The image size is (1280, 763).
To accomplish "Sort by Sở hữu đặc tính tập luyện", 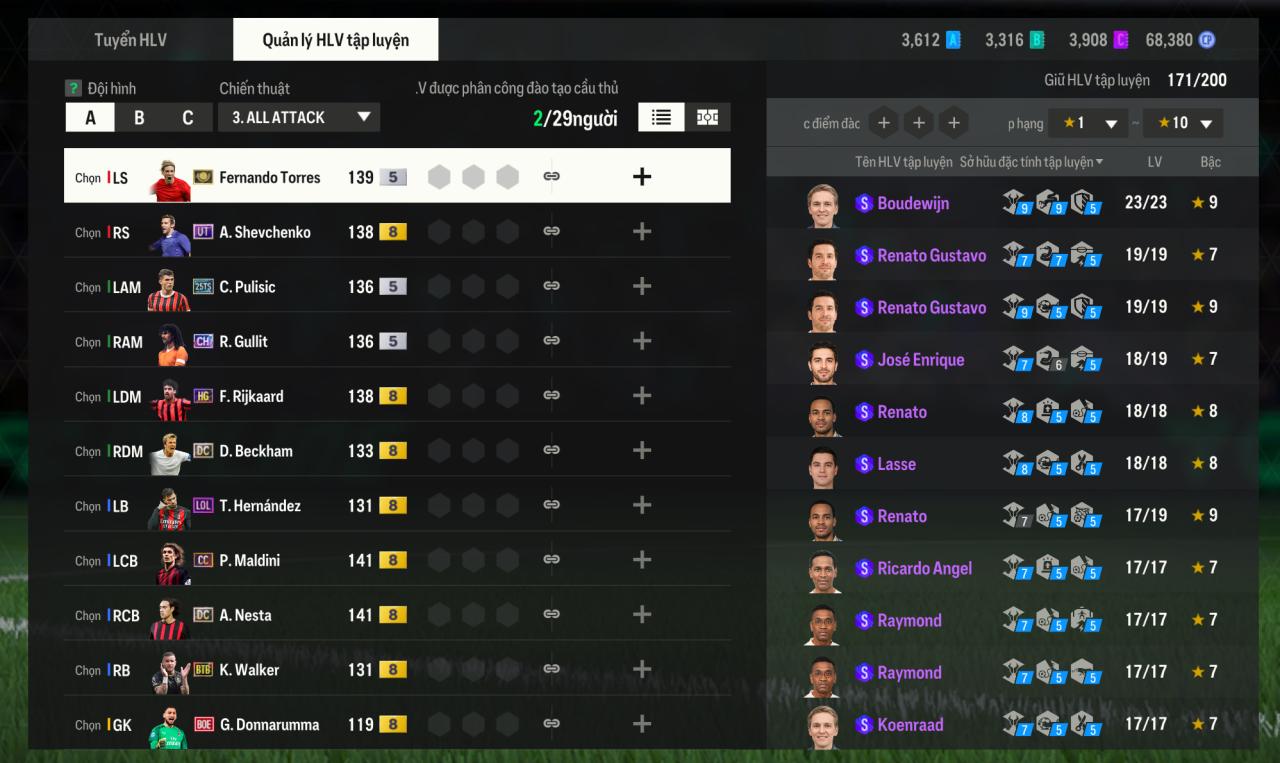I will point(1031,162).
